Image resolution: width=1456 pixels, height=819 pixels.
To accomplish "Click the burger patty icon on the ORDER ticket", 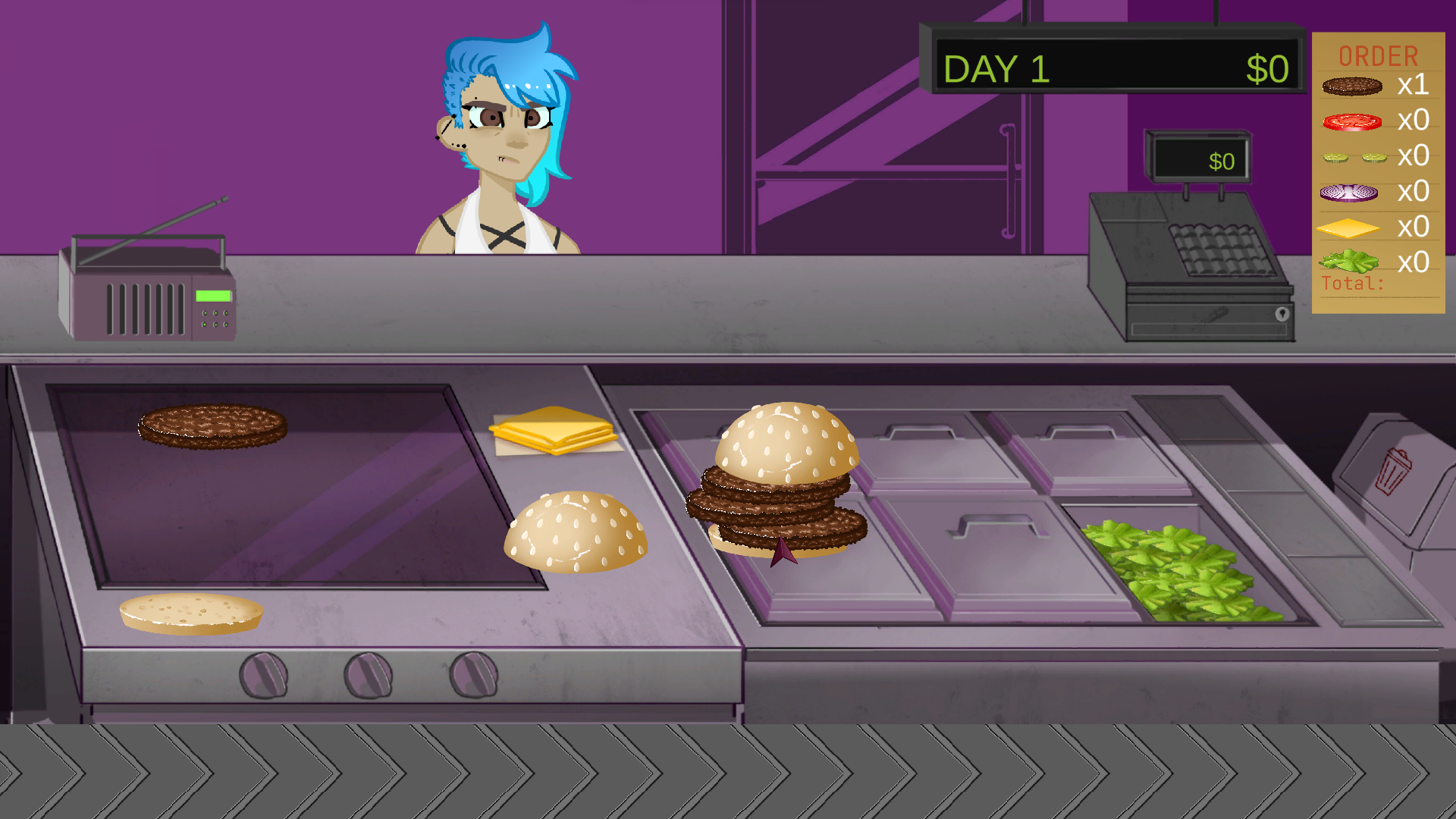I will tap(1354, 86).
